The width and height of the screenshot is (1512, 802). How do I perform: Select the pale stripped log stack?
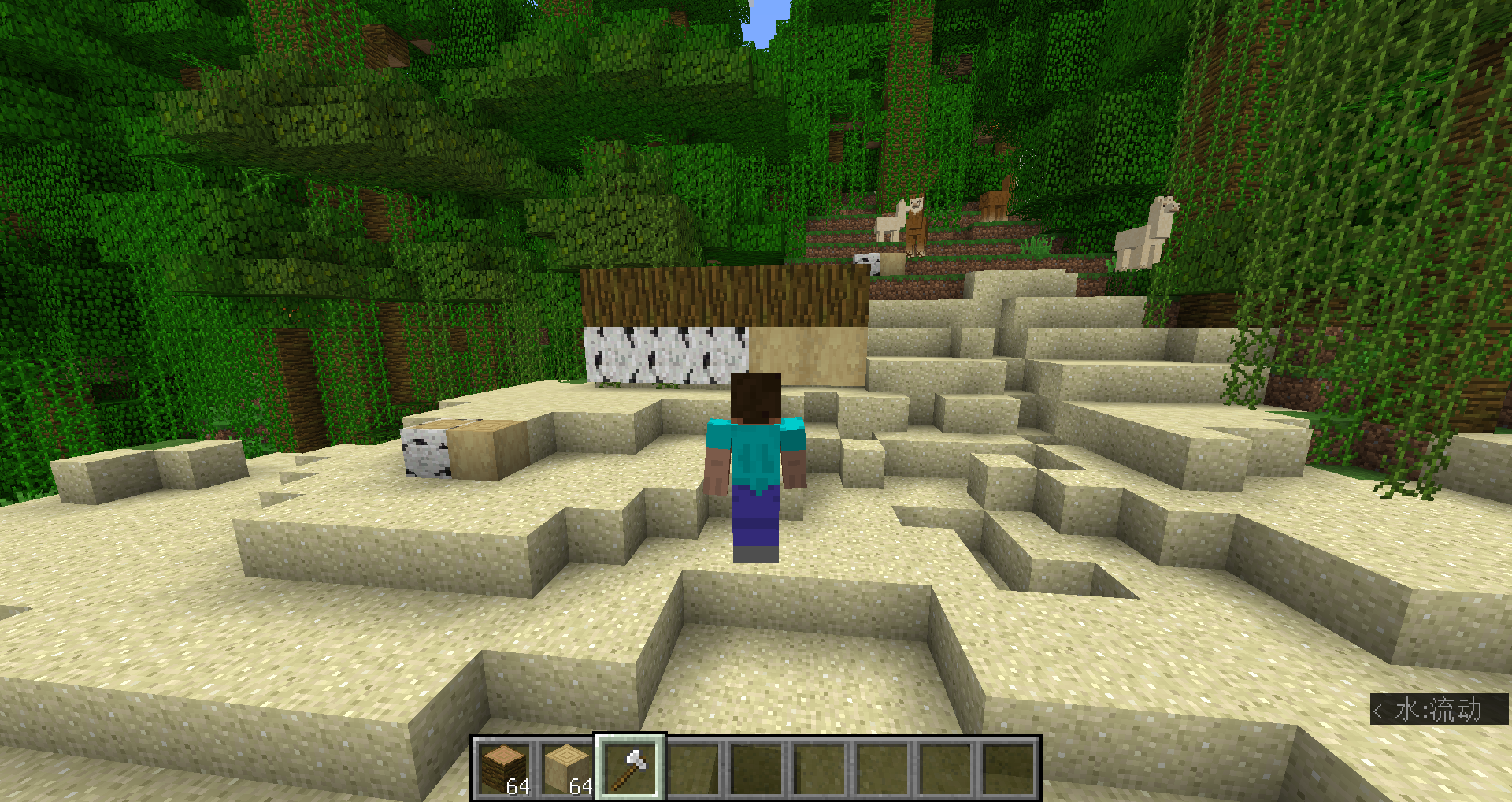567,768
